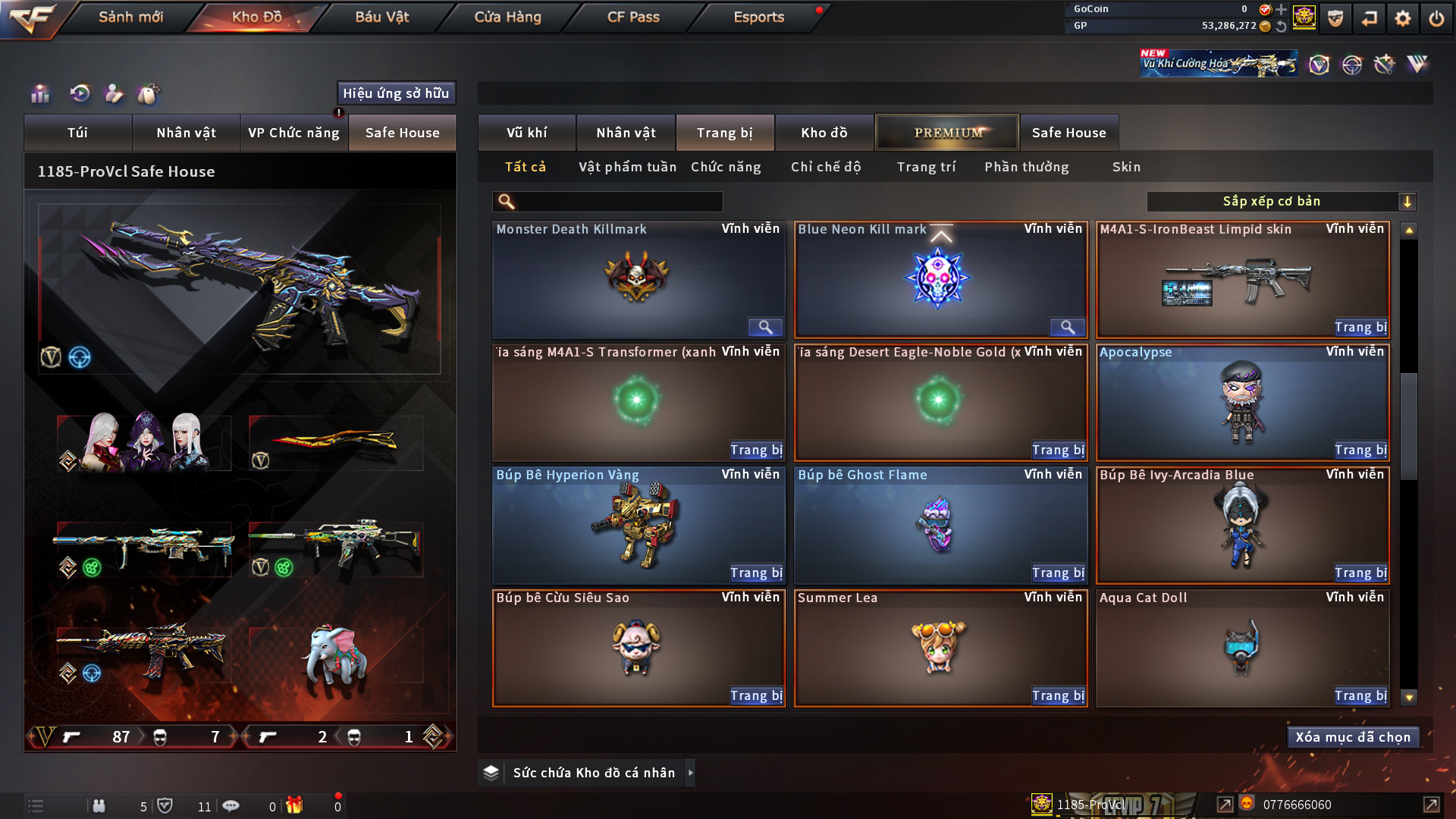Open the CF Pass menu
1456x819 pixels.
pos(633,17)
